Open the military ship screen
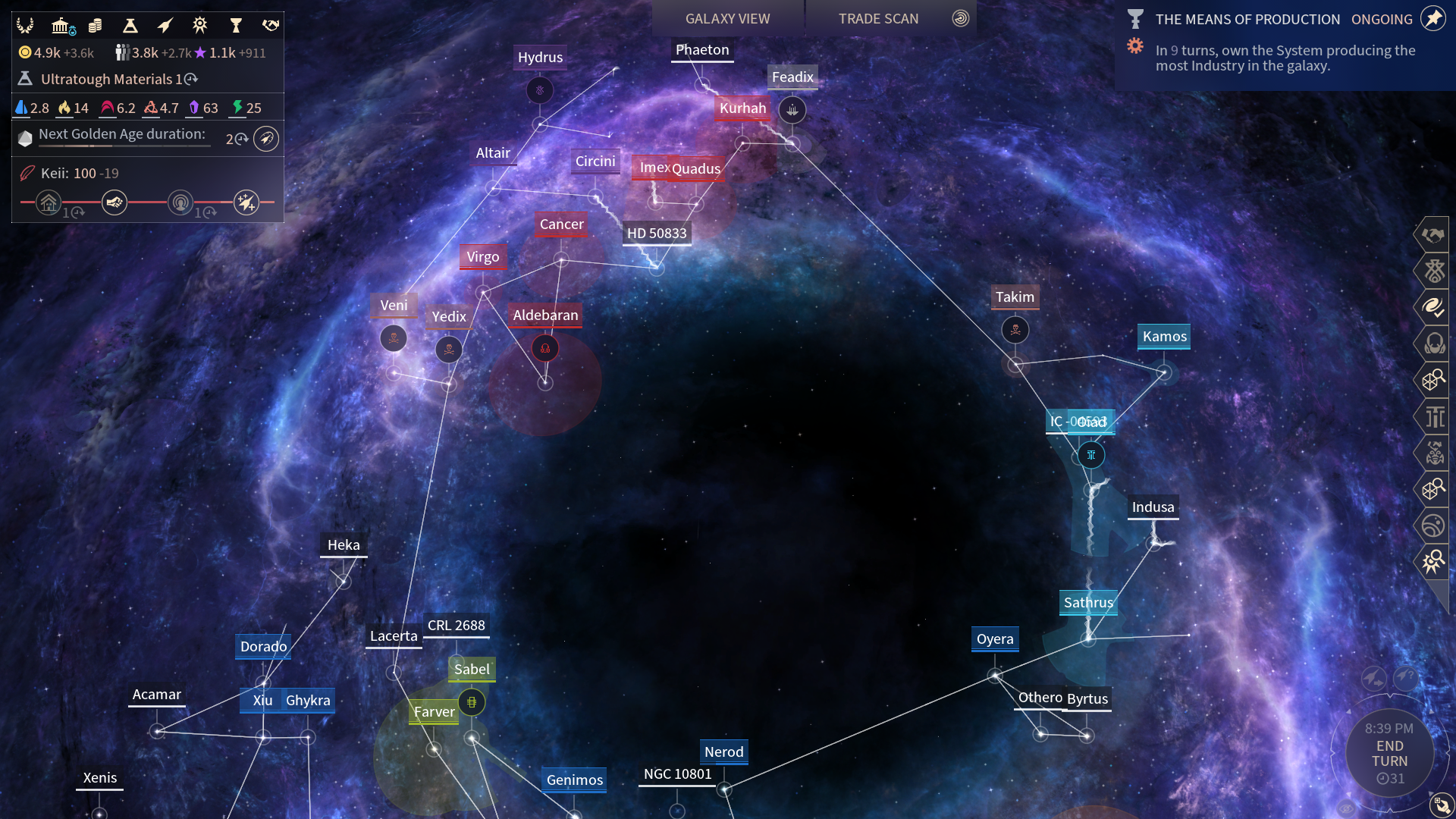Viewport: 1456px width, 819px height. (165, 26)
